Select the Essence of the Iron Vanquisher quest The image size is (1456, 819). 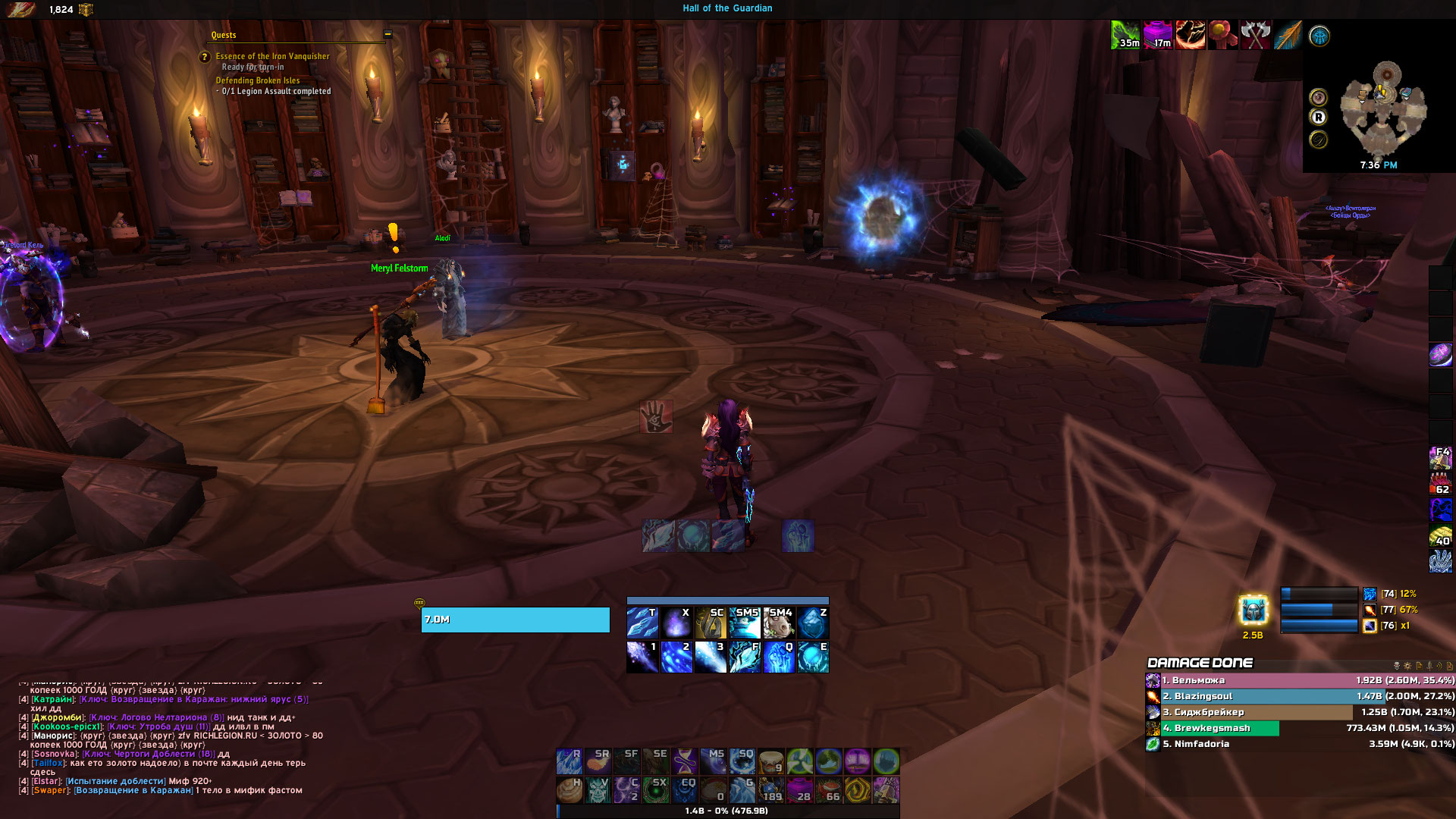point(272,56)
